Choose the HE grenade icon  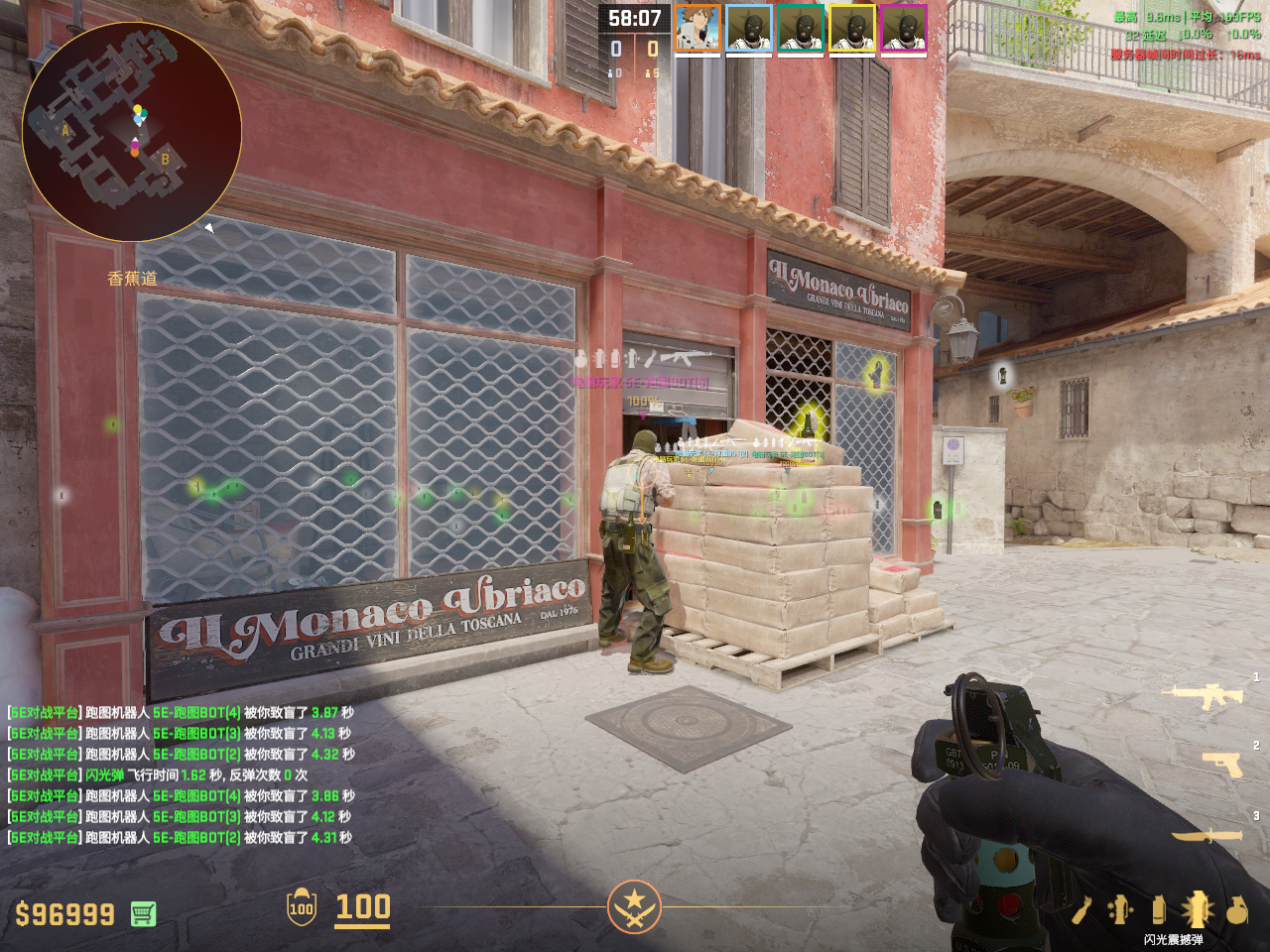tap(1236, 909)
